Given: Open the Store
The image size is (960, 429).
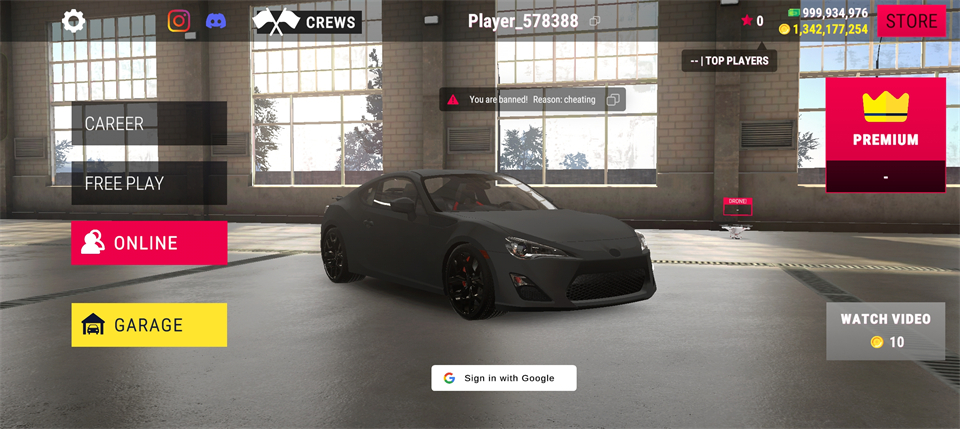Looking at the screenshot, I should tap(911, 21).
